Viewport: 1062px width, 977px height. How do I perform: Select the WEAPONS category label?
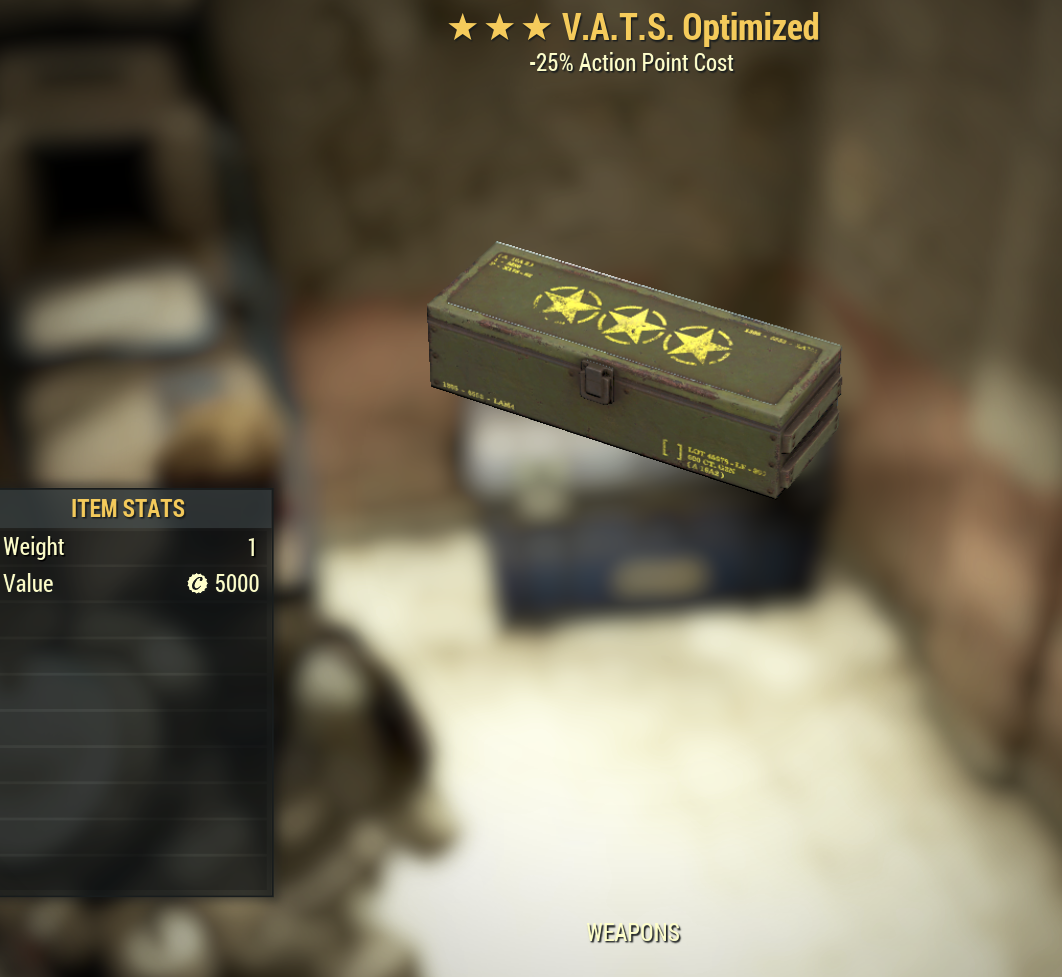(x=633, y=933)
